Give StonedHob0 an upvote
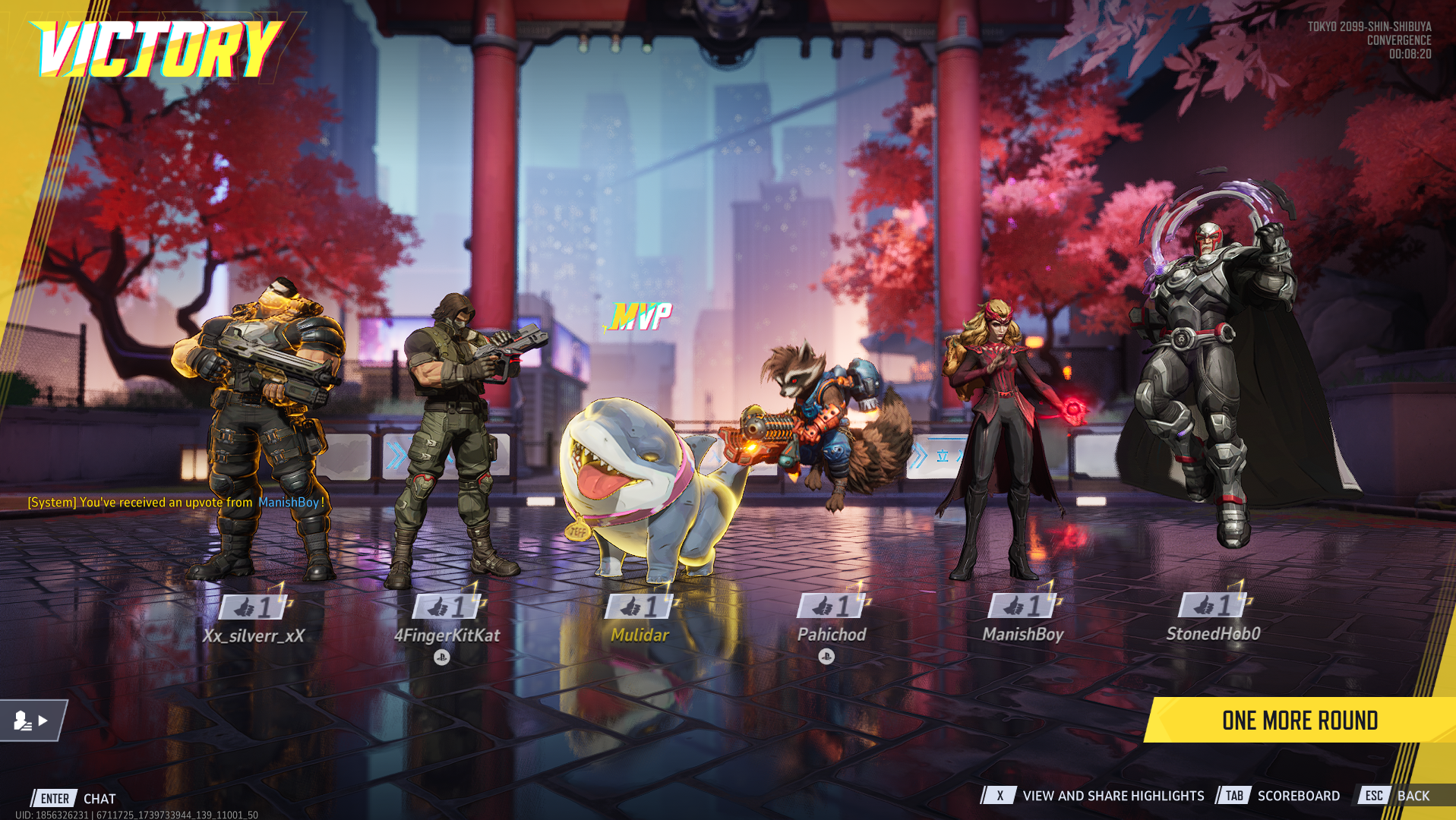Screen dimensions: 1456x820 tap(1214, 605)
